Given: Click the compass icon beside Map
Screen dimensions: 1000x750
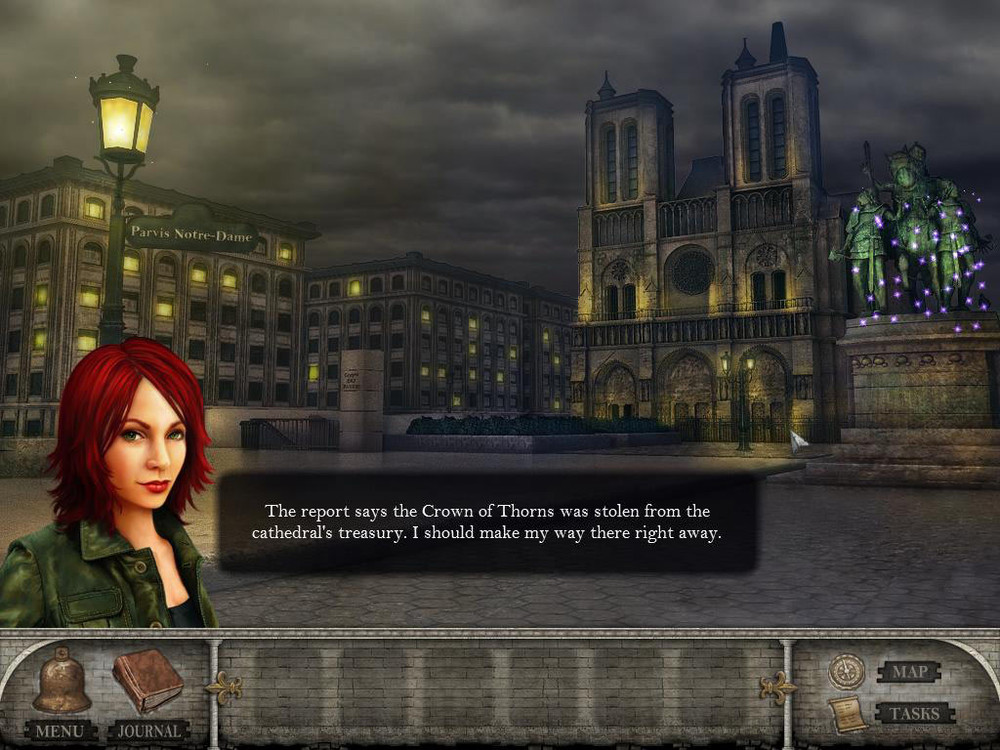Looking at the screenshot, I should (x=846, y=672).
